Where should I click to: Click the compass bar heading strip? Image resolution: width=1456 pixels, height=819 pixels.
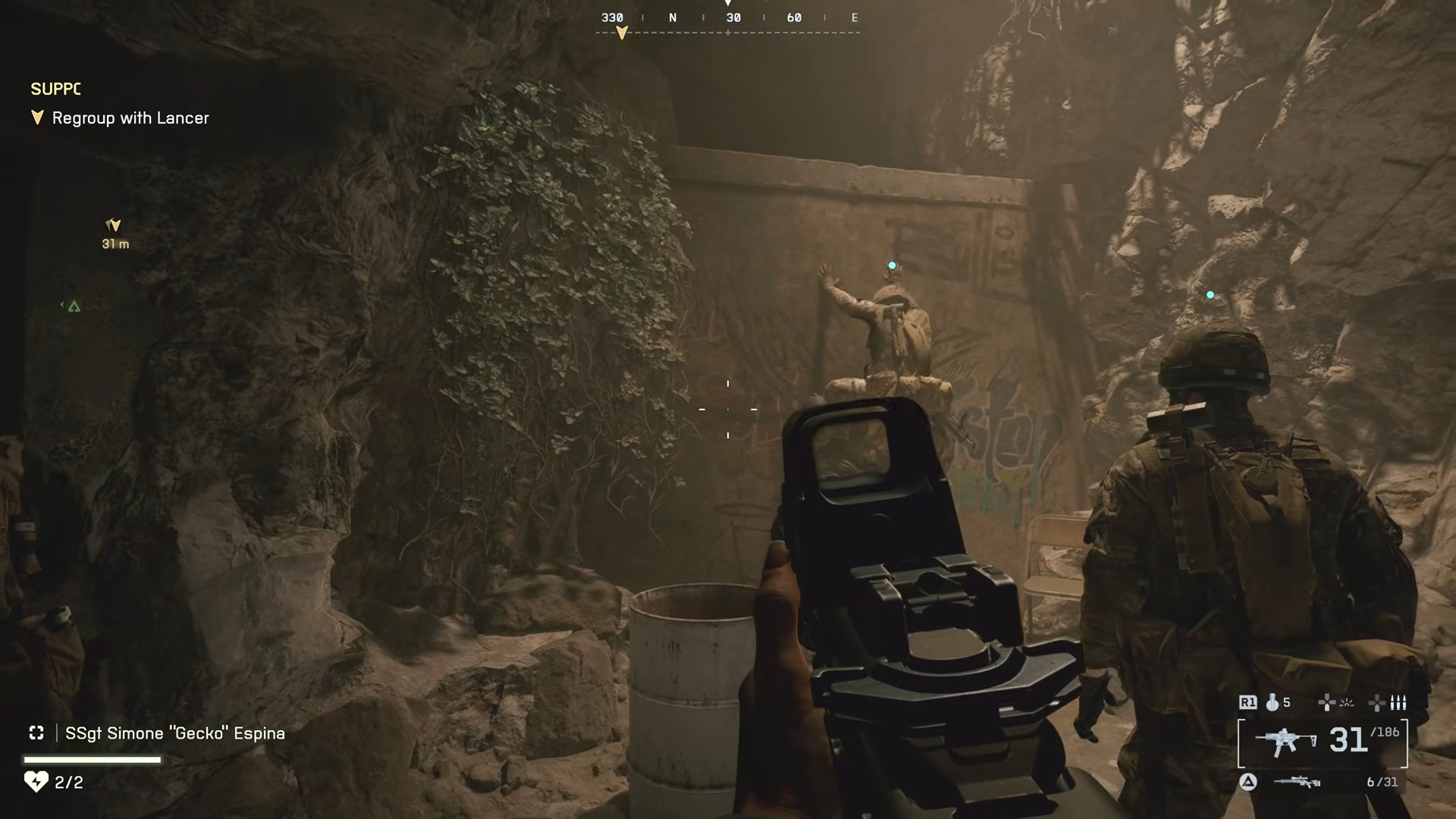tap(727, 19)
